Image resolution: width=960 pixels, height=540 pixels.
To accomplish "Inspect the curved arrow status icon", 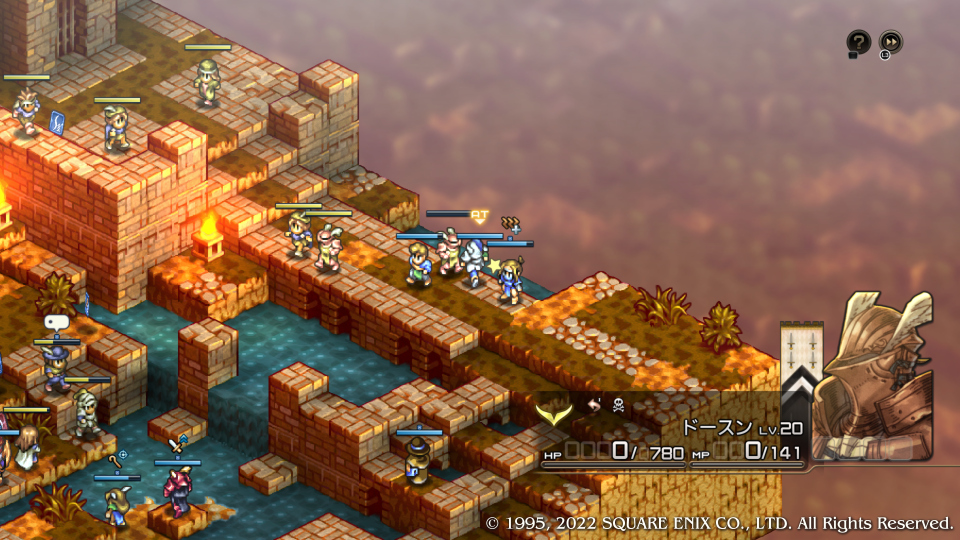I will [593, 406].
